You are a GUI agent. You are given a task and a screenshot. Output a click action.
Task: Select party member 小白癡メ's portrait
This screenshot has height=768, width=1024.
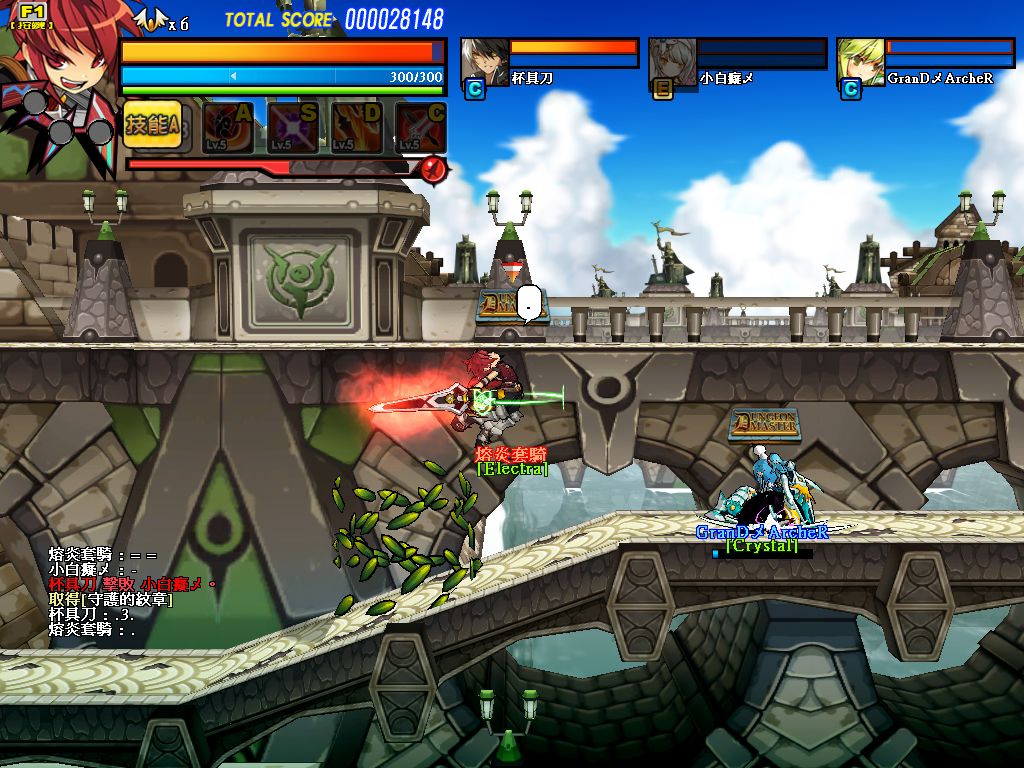[x=673, y=62]
